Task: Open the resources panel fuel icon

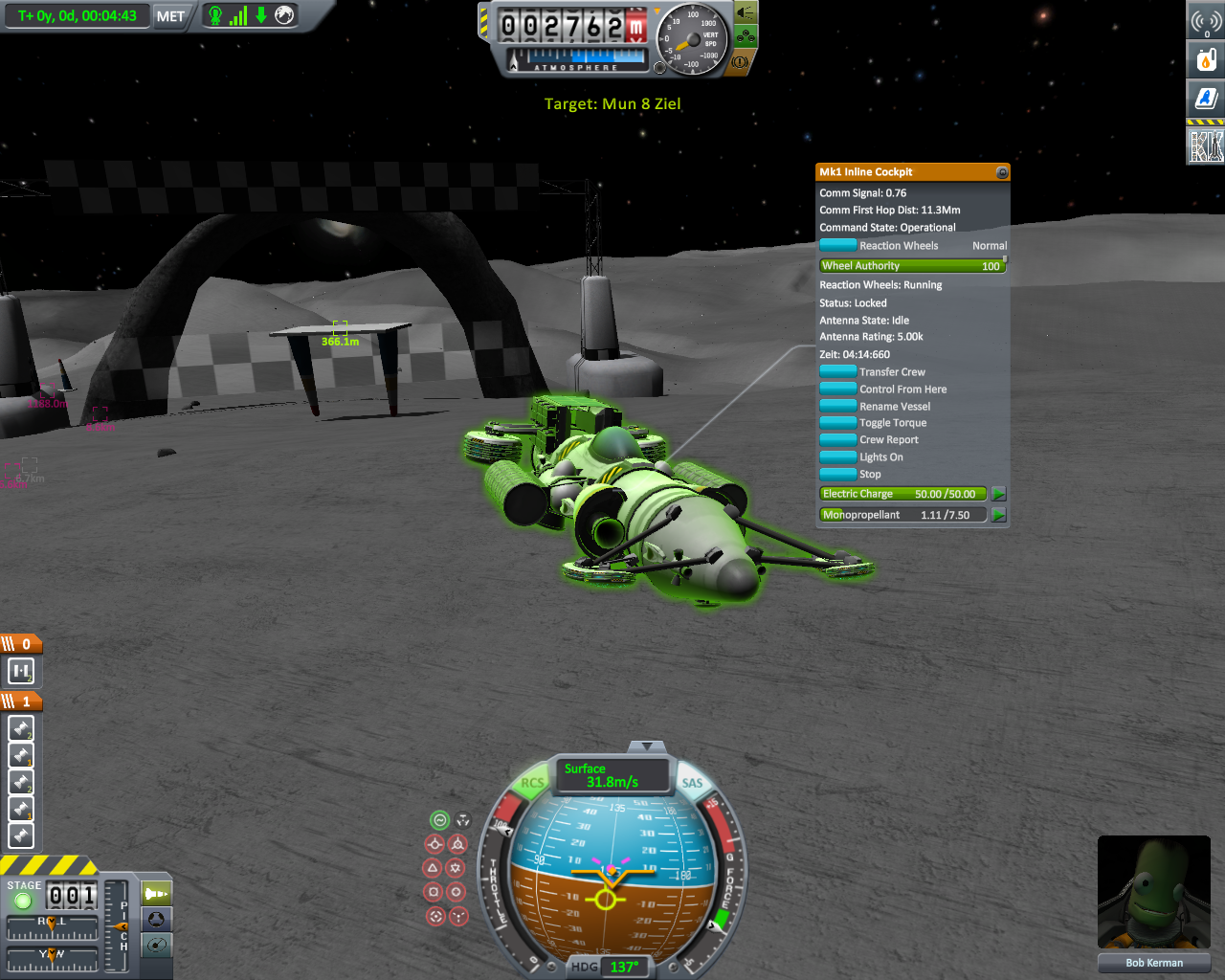Action: point(1206,59)
